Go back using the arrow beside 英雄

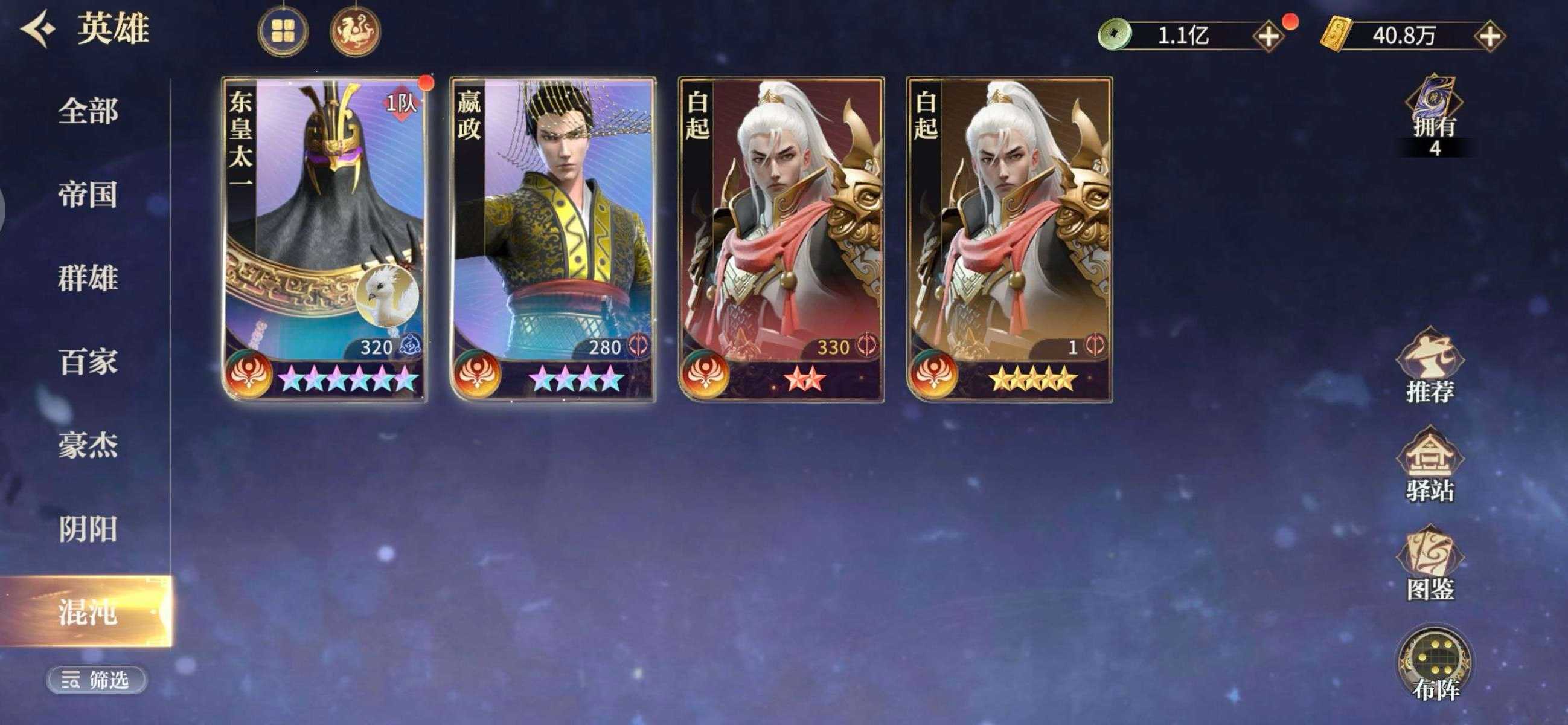pyautogui.click(x=38, y=29)
